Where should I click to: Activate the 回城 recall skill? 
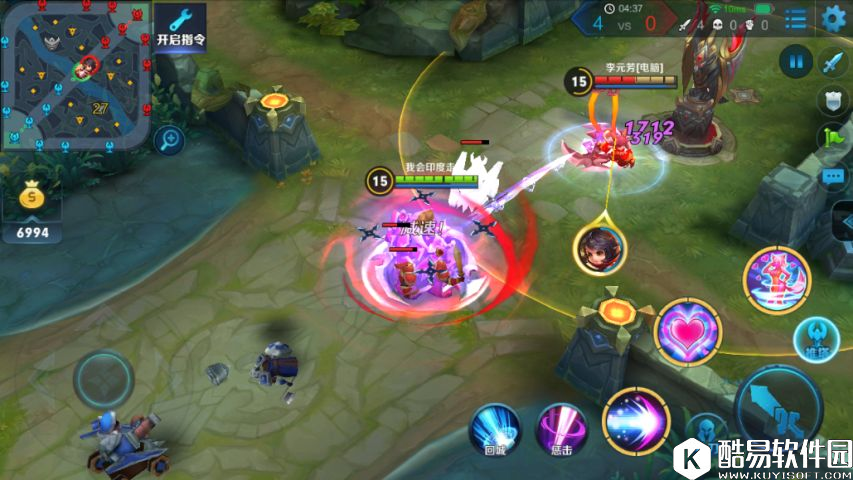coord(496,430)
